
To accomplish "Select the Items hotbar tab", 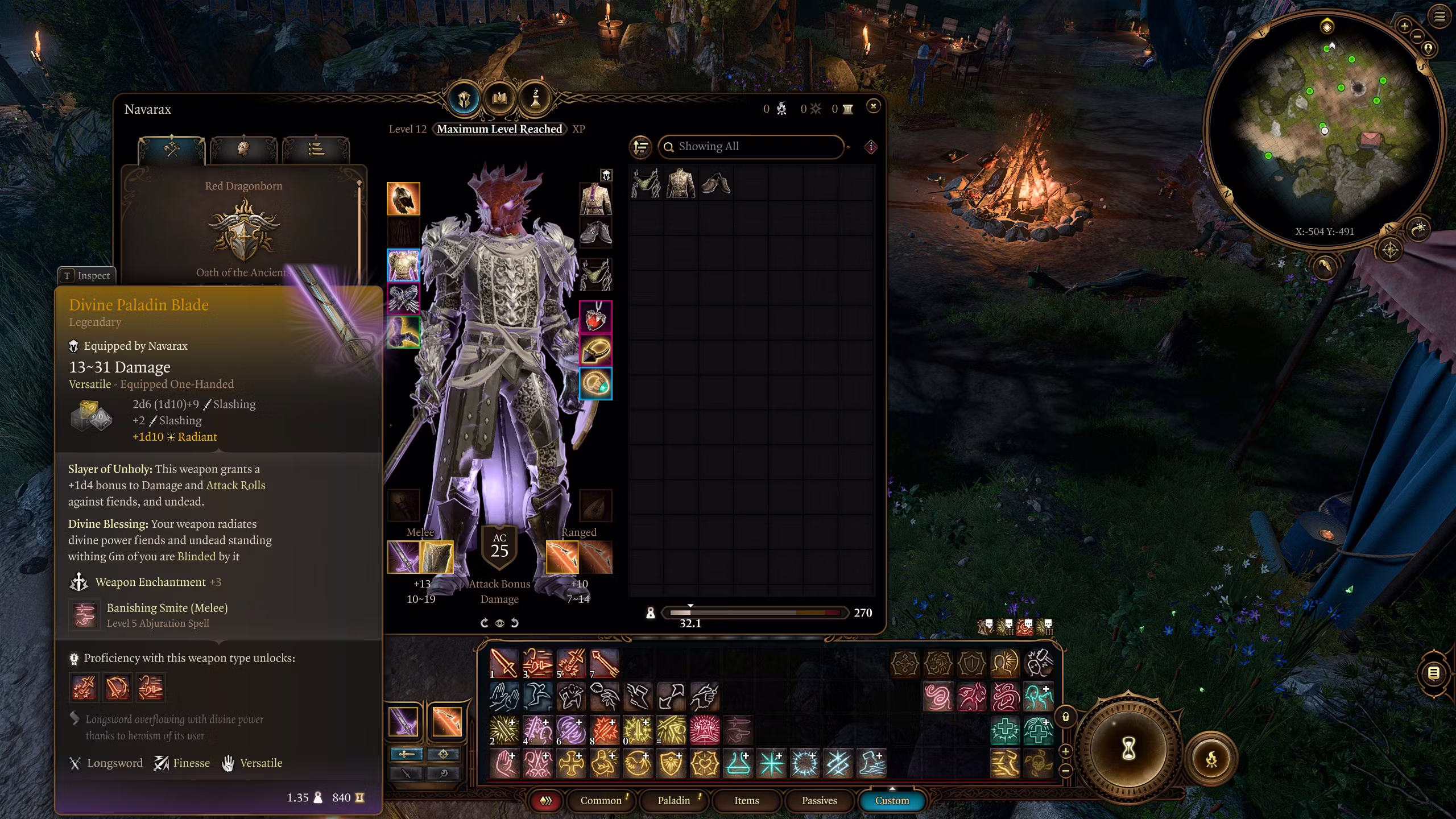I will (746, 800).
